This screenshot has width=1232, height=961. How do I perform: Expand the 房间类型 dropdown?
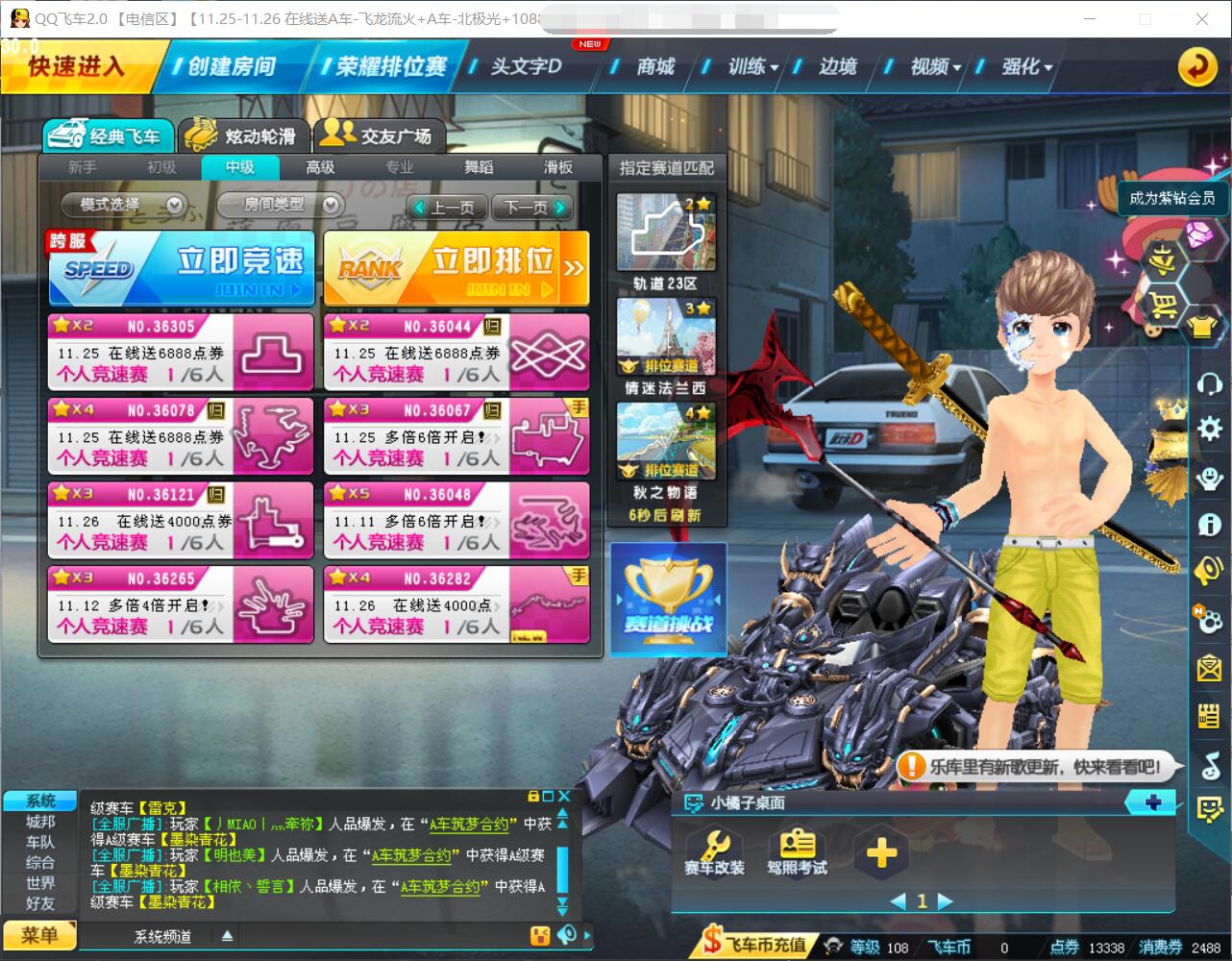[x=280, y=205]
